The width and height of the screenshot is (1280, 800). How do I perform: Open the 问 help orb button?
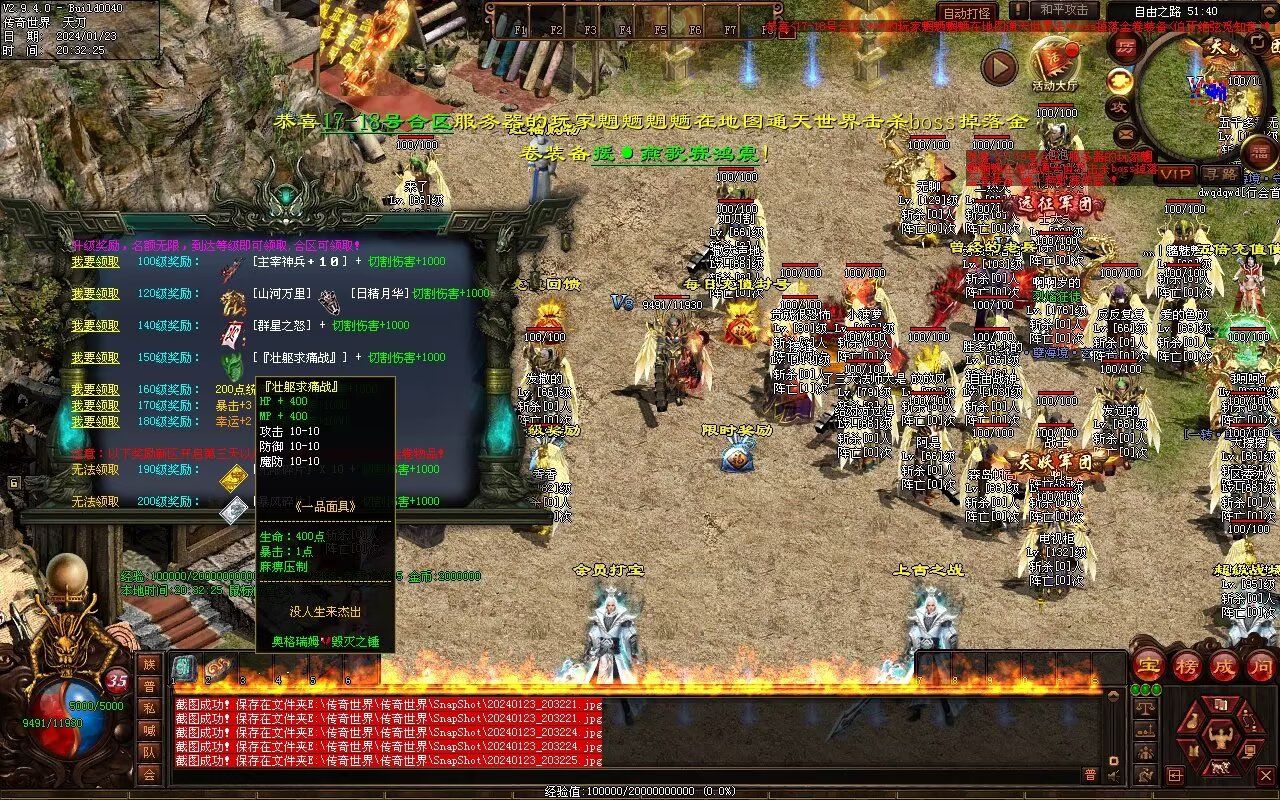1261,665
